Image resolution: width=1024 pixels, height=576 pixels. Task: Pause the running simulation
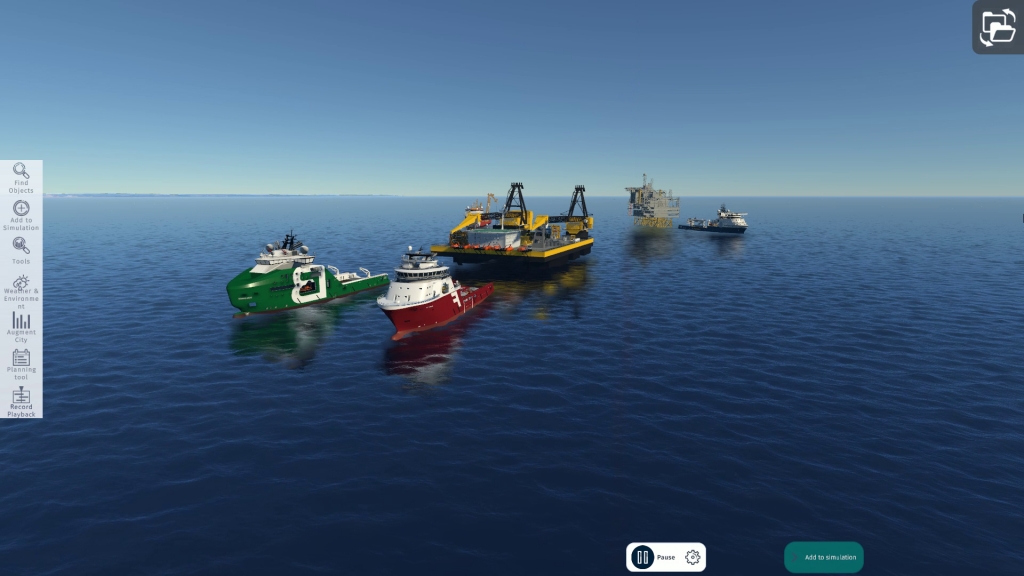tap(644, 557)
